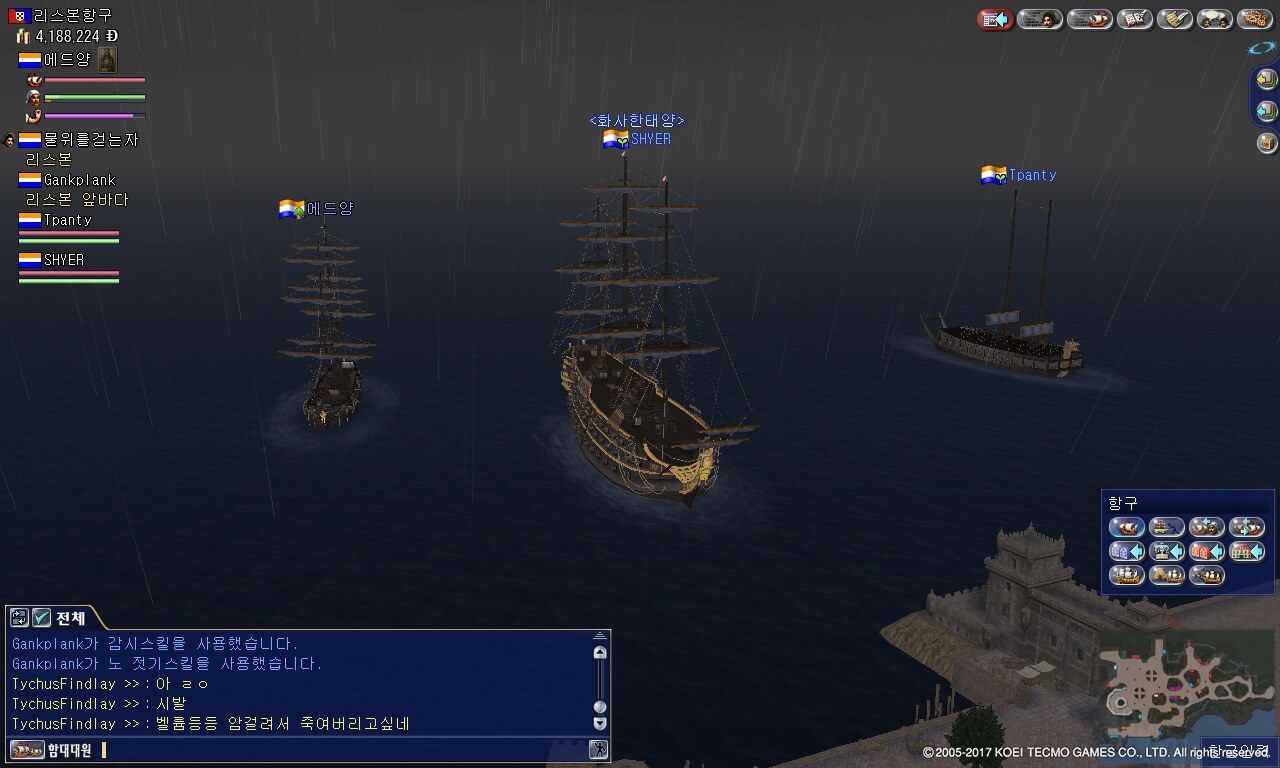Open the ship info menu button
This screenshot has width=1280, height=768.
tap(1088, 19)
